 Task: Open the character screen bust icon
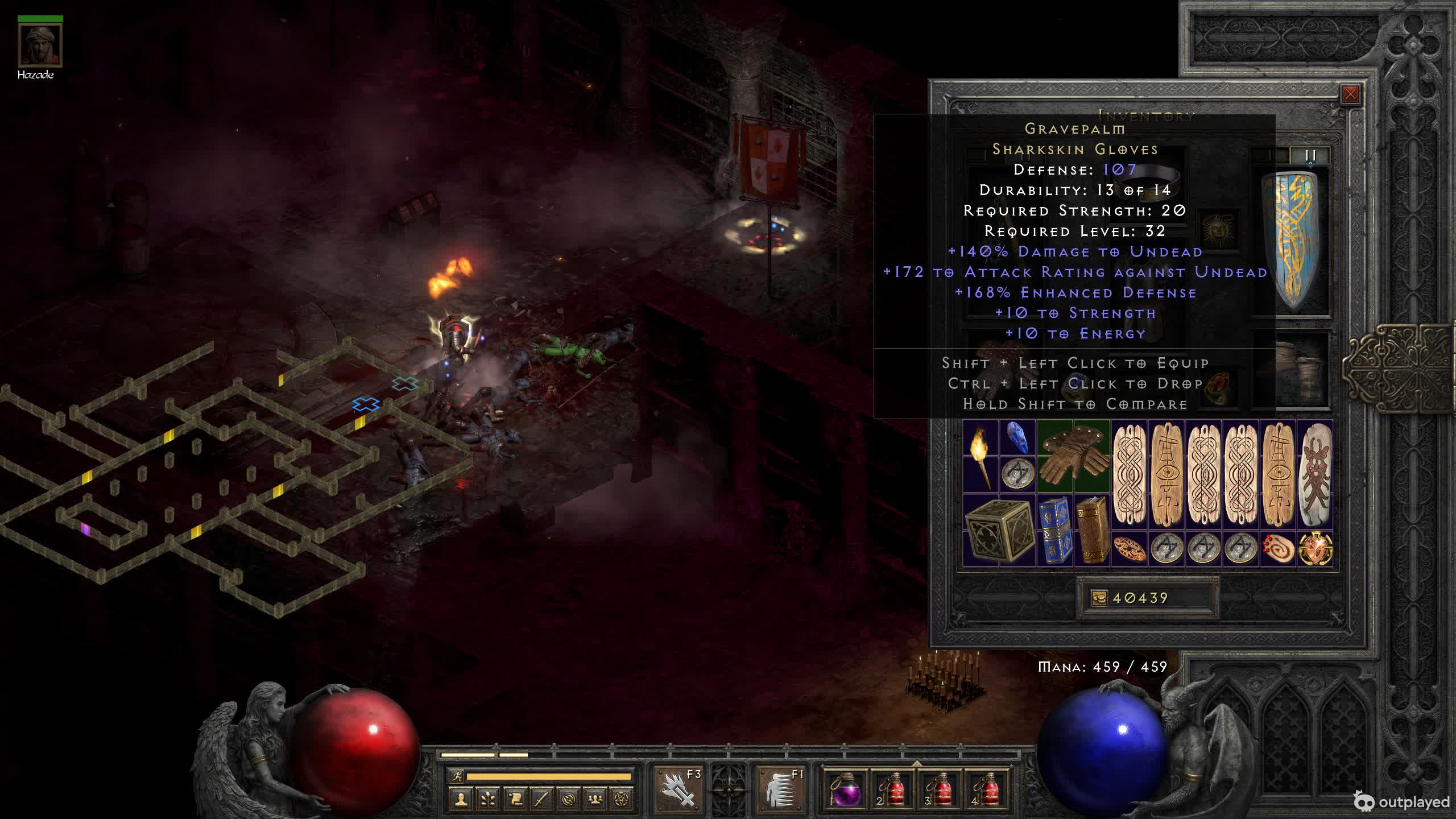tap(461, 800)
